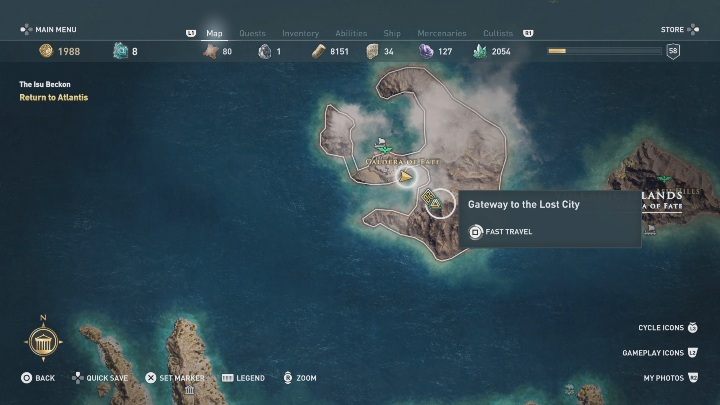Open My Photos

pos(669,379)
